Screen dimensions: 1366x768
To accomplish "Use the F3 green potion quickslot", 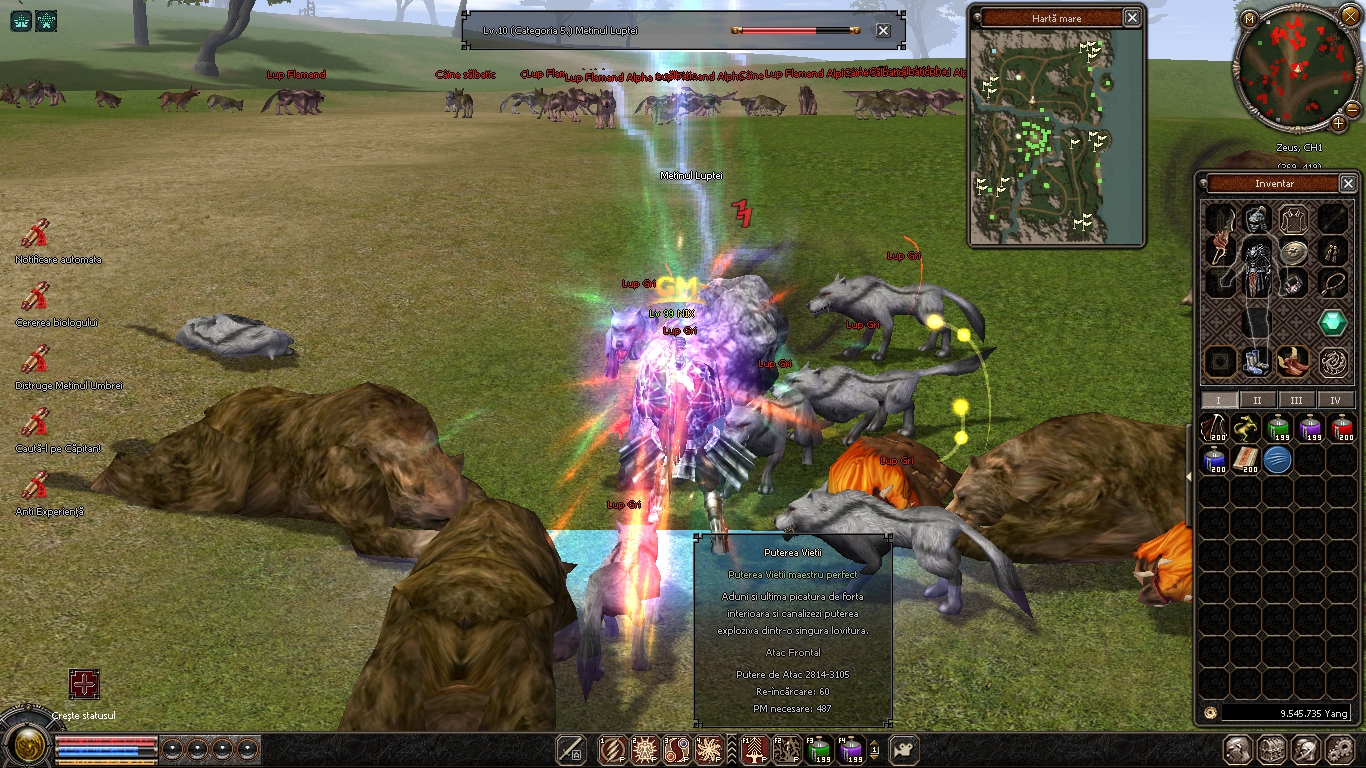I will point(819,749).
